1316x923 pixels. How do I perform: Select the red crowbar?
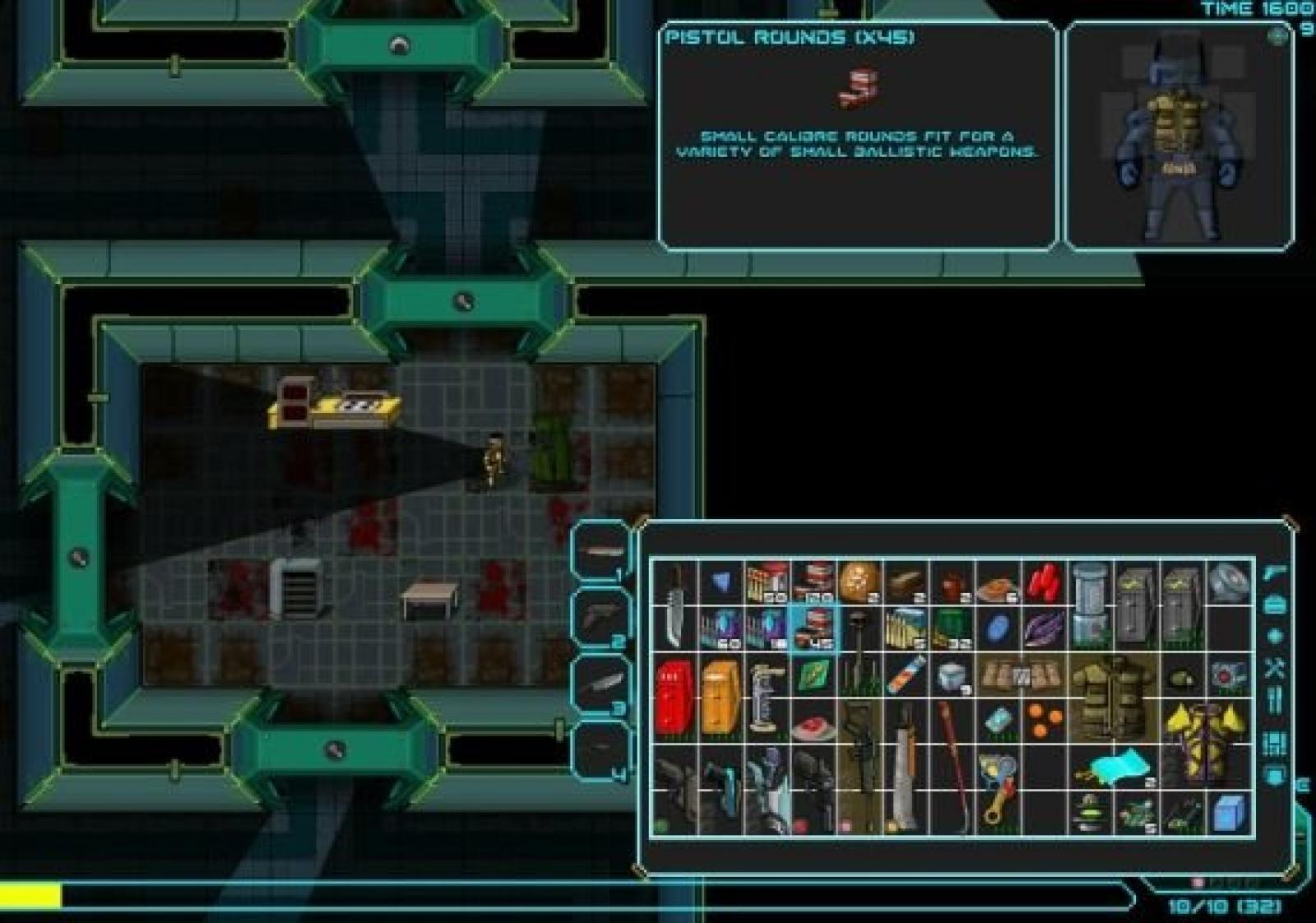click(x=954, y=763)
